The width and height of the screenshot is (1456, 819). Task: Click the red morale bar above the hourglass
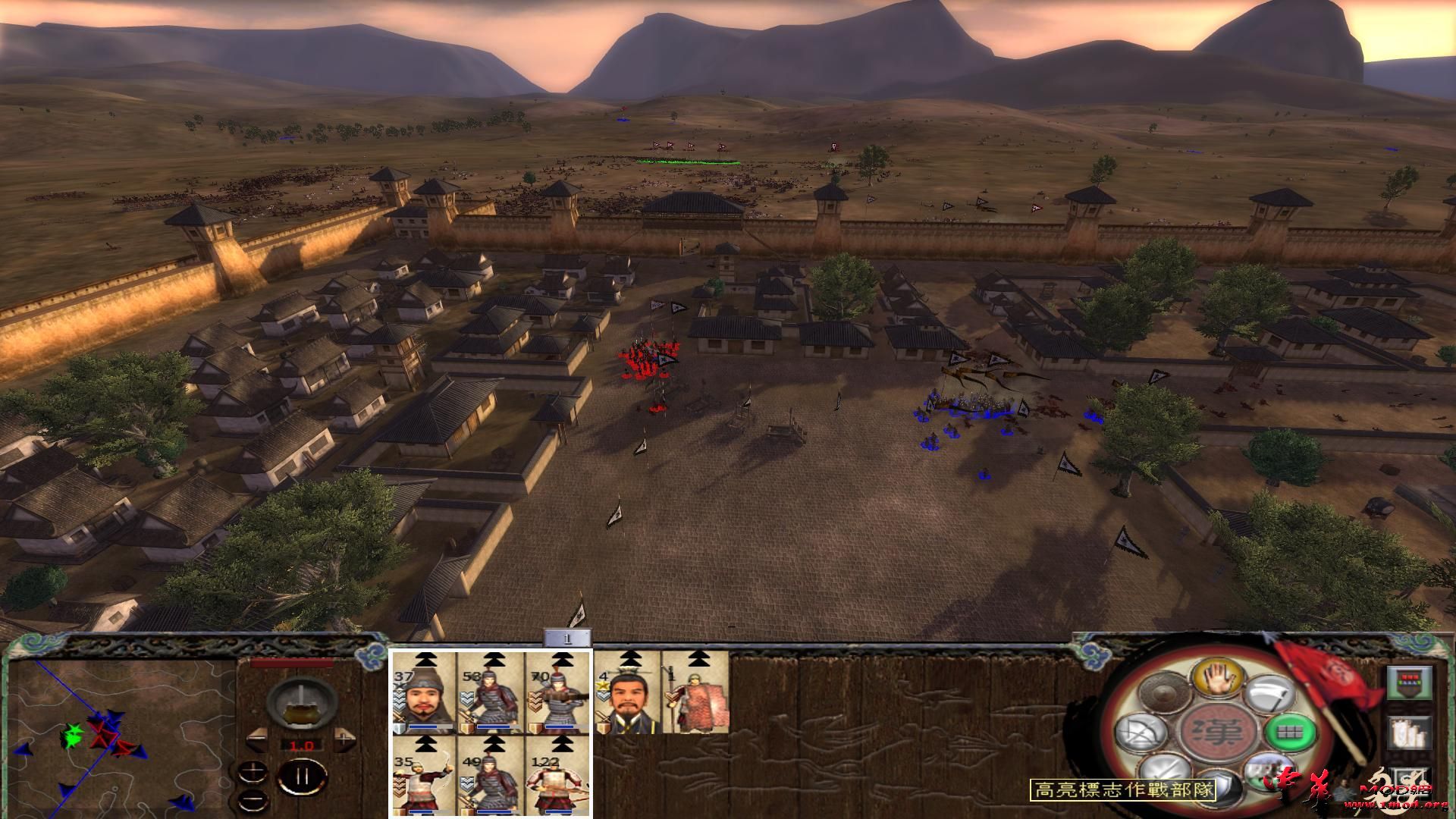click(x=291, y=664)
